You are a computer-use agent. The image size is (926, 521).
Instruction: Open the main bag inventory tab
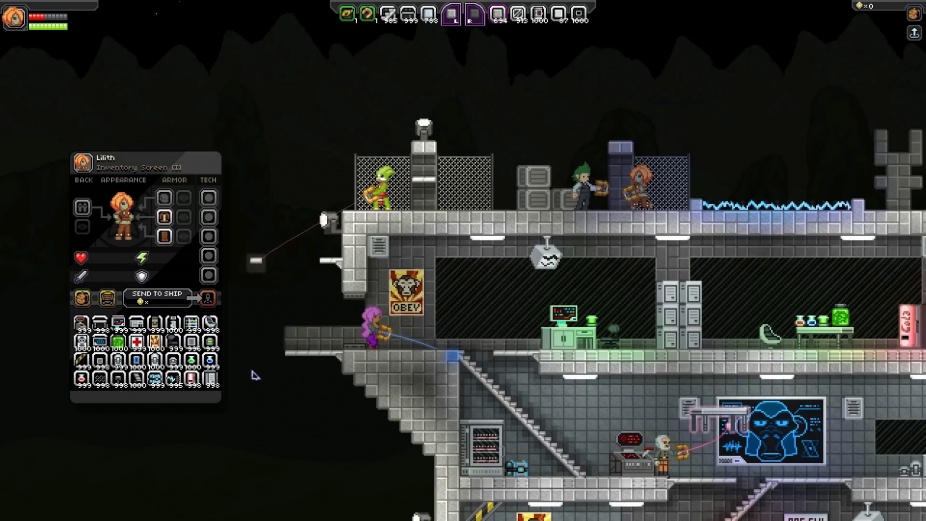[x=82, y=298]
